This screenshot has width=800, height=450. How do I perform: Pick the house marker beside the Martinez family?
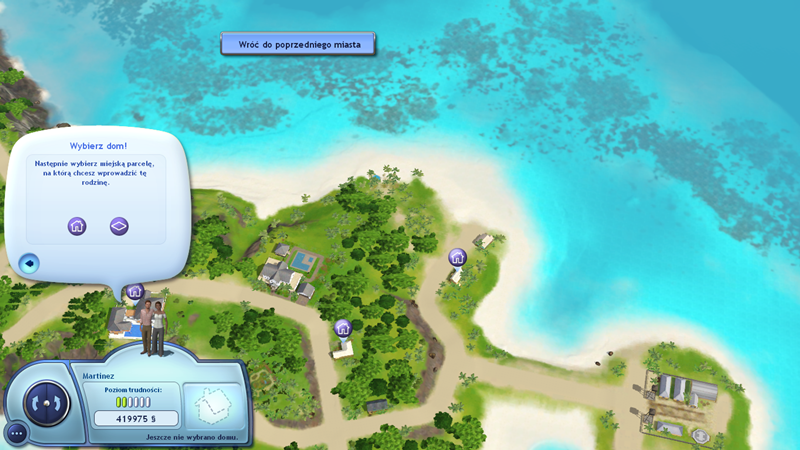click(135, 291)
